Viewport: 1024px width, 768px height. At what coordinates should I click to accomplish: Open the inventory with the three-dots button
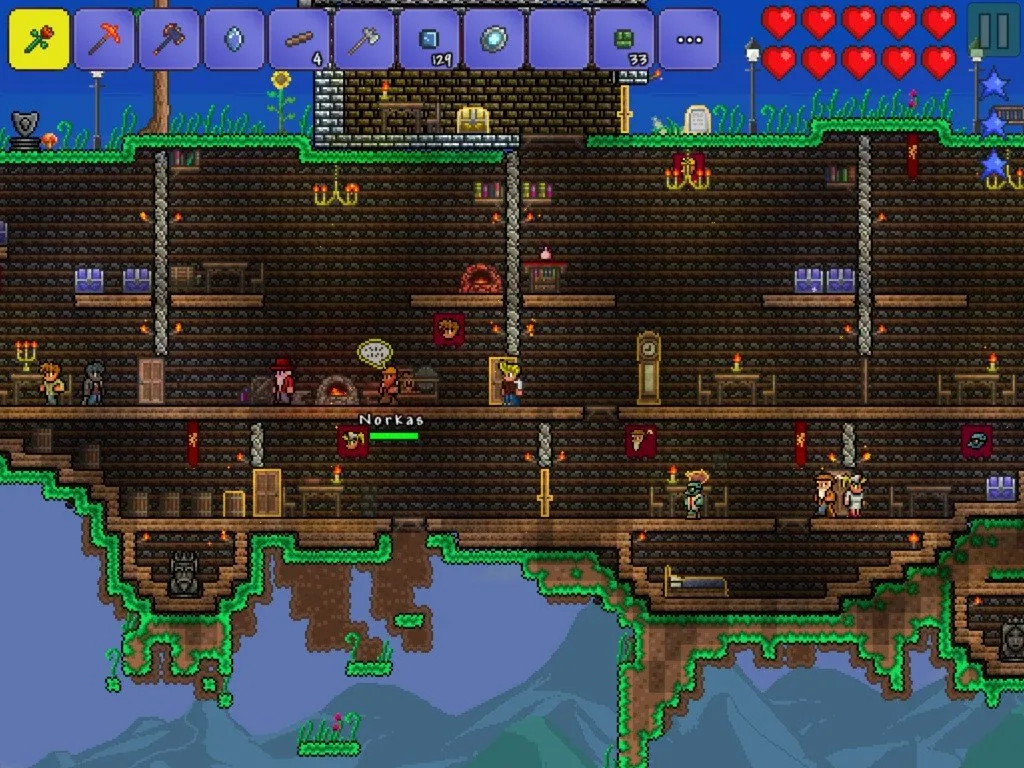coord(689,39)
